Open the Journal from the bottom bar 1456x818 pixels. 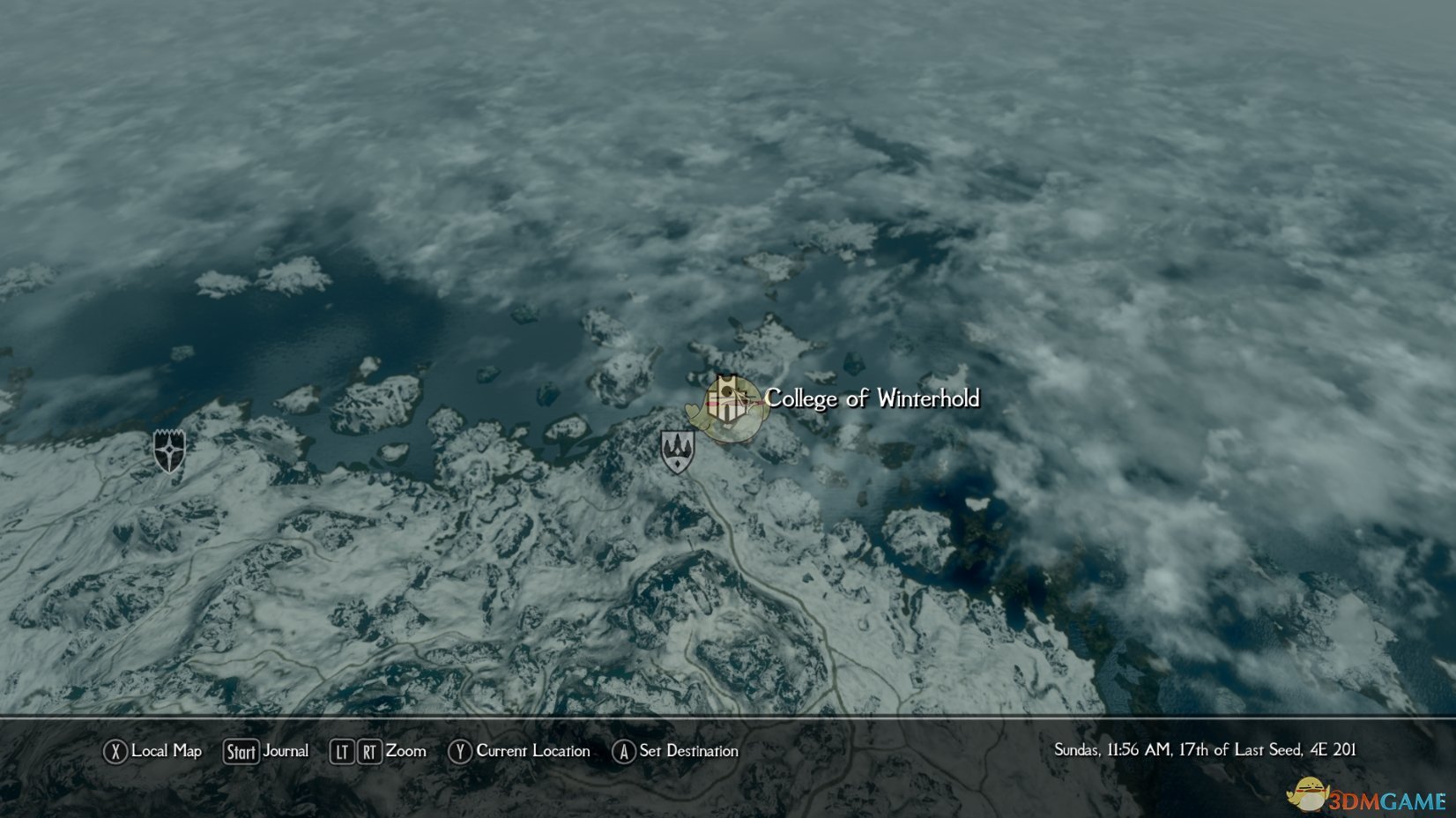point(286,752)
